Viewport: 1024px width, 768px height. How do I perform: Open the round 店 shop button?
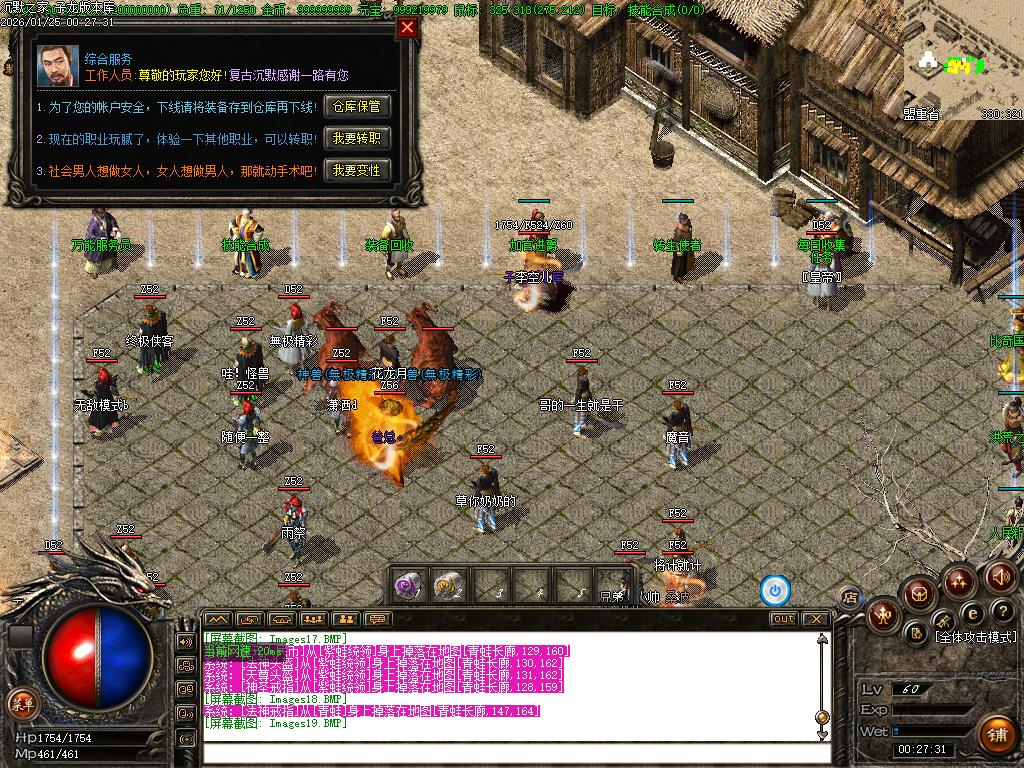point(851,598)
